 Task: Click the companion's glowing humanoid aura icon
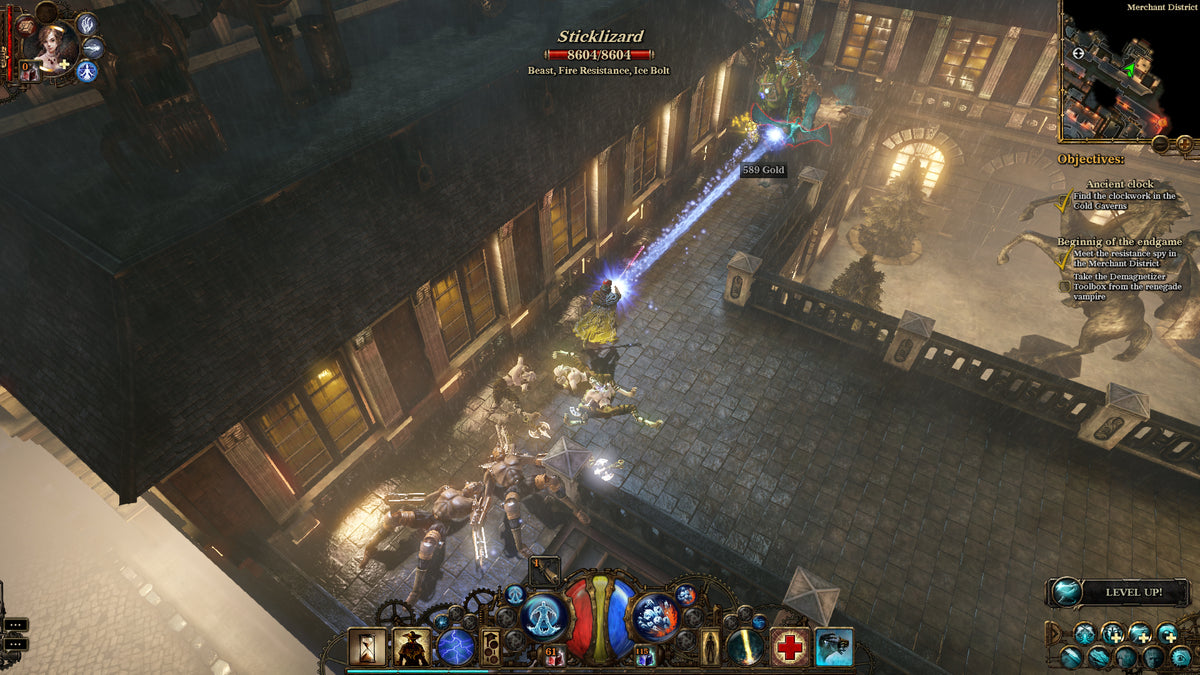(86, 71)
